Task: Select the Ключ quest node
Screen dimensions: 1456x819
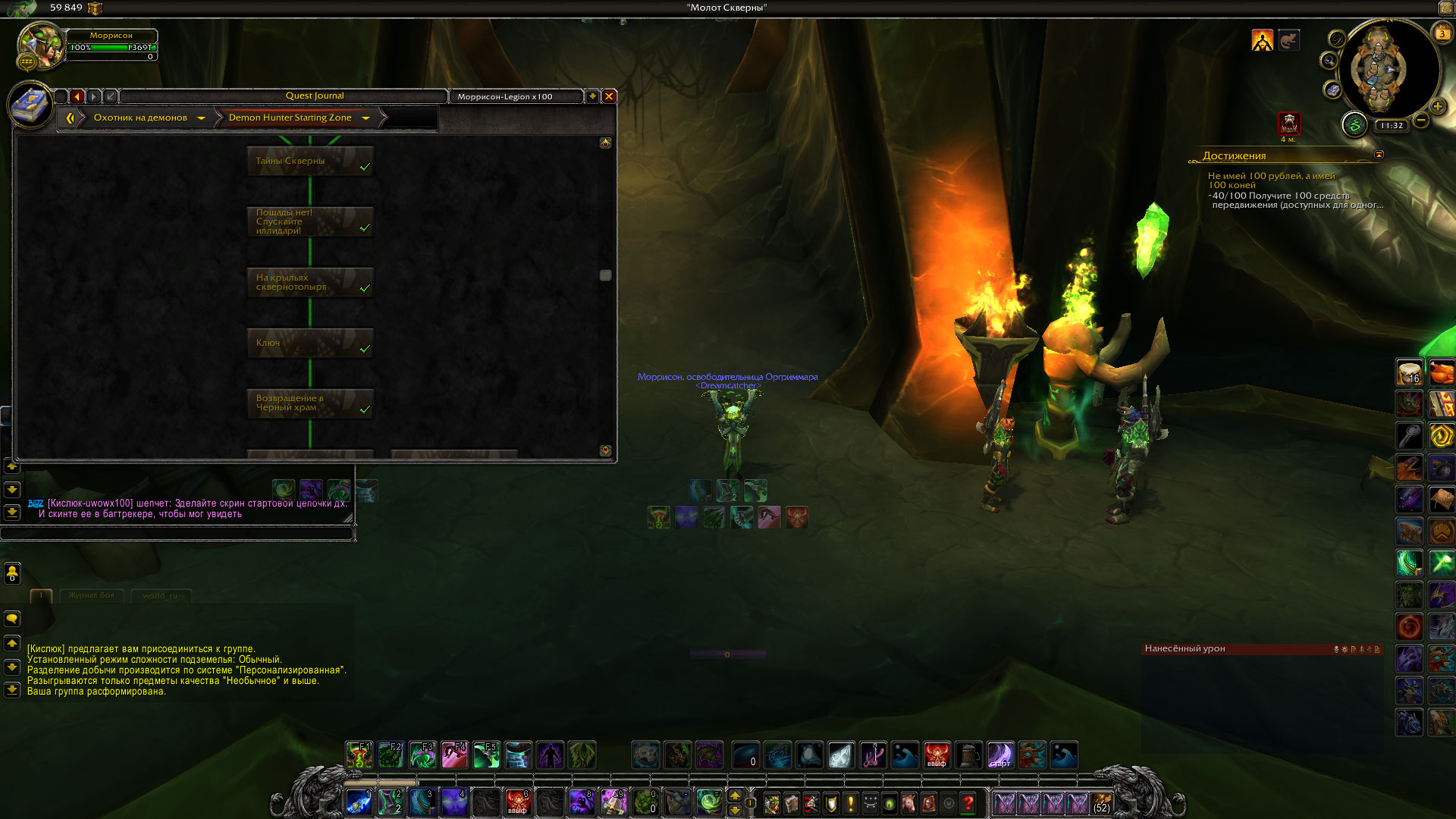Action: 309,343
